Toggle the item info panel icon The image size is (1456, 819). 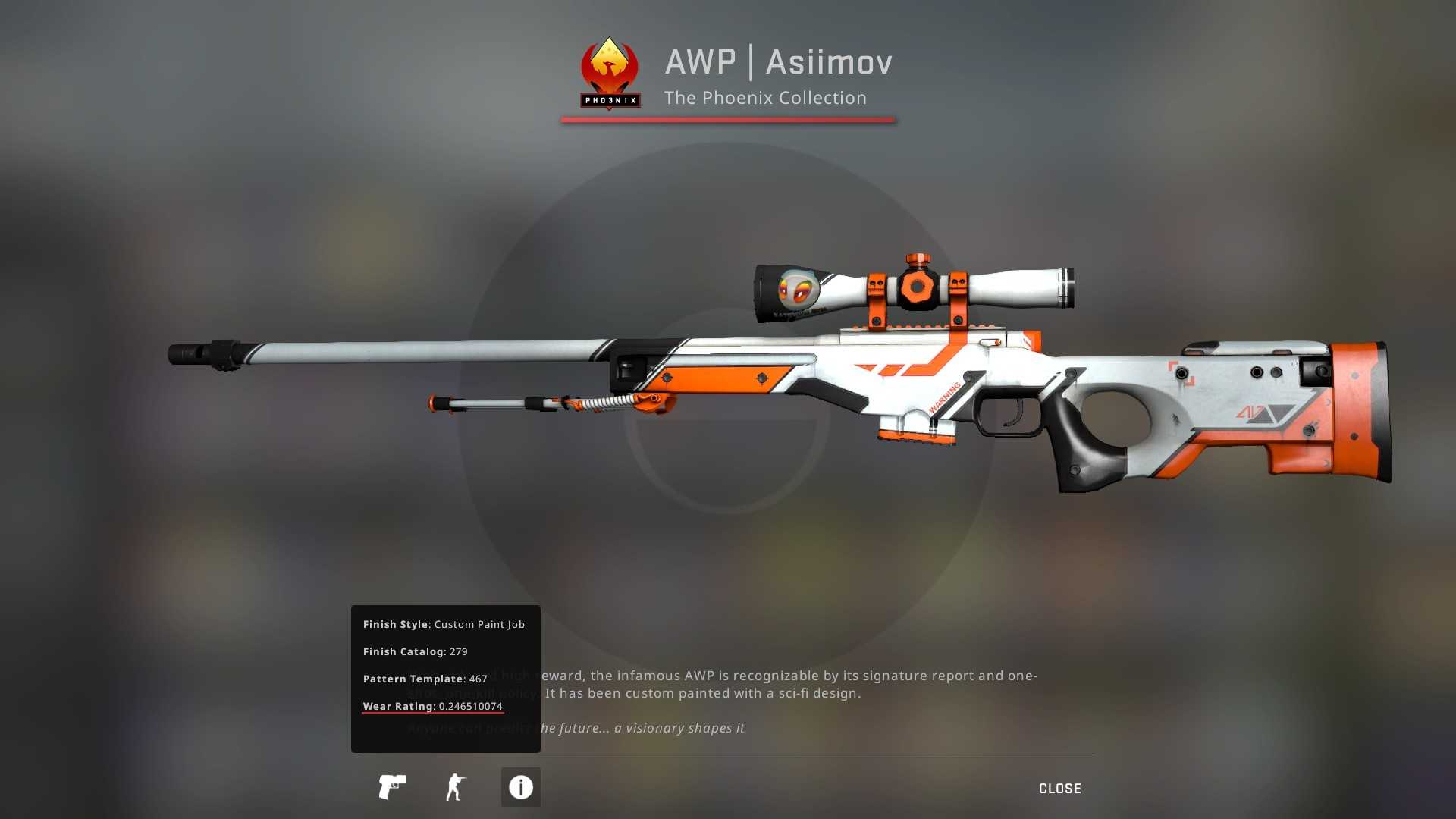(520, 787)
